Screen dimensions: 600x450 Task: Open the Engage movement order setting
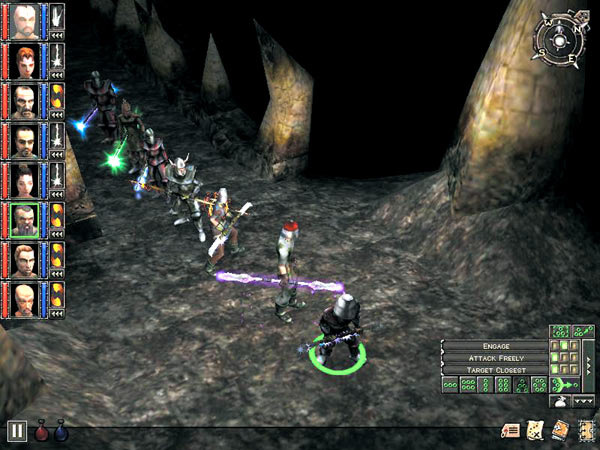(495, 345)
